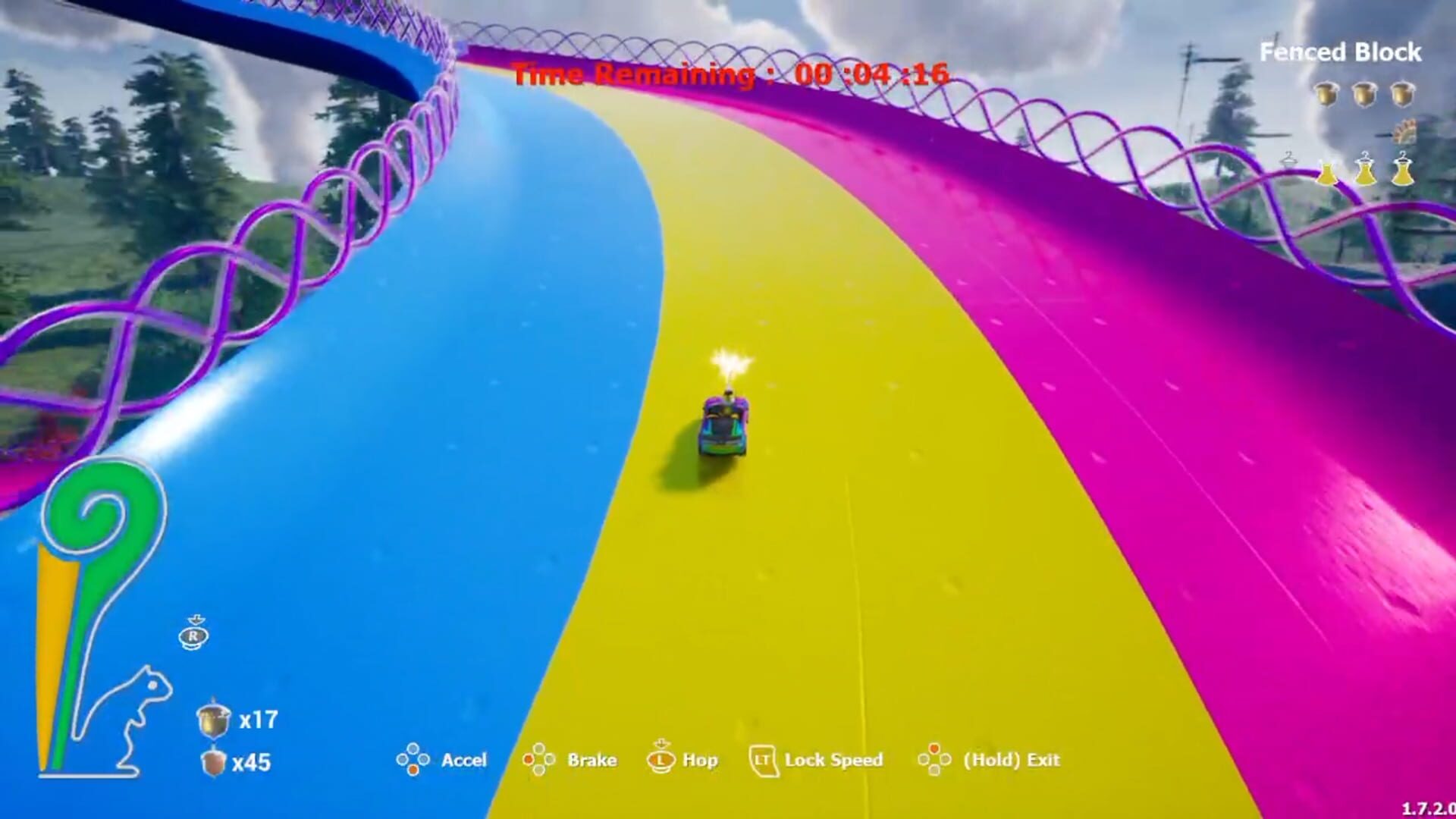Click the middle gold acorn trophy icon
This screenshot has width=1456, height=819.
coord(1363,96)
